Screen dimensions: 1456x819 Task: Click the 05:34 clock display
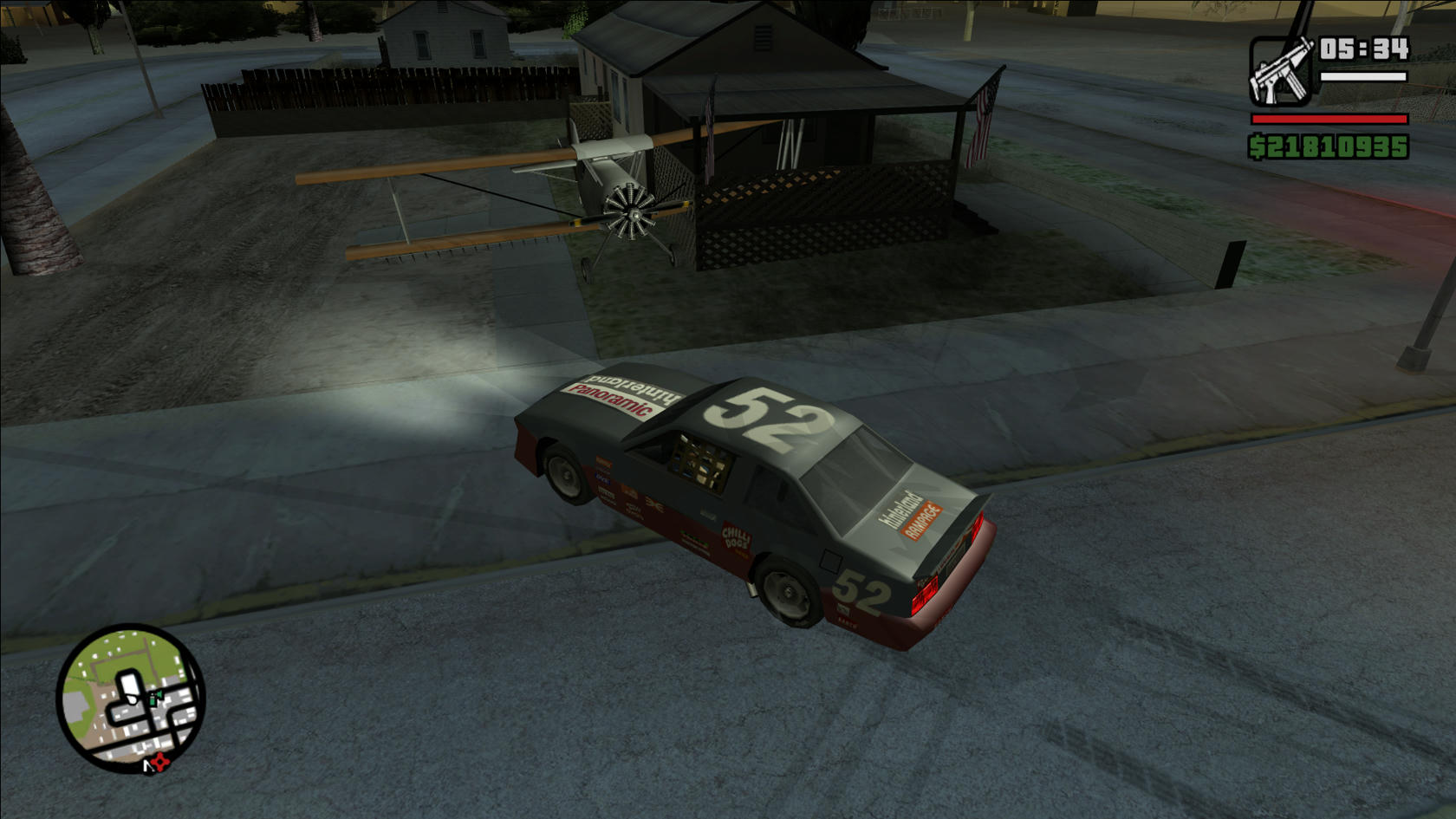1362,49
